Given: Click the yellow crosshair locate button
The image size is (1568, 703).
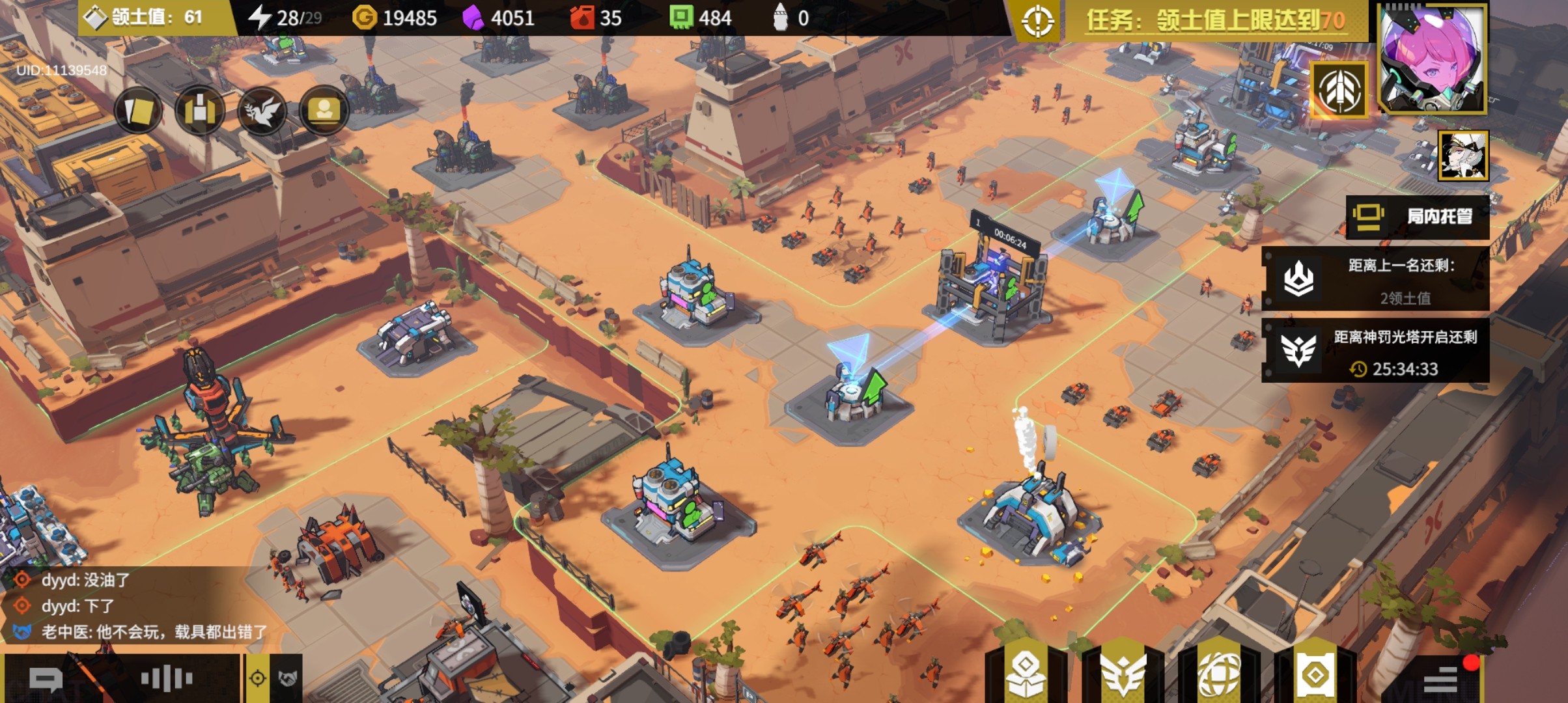Looking at the screenshot, I should [x=258, y=679].
